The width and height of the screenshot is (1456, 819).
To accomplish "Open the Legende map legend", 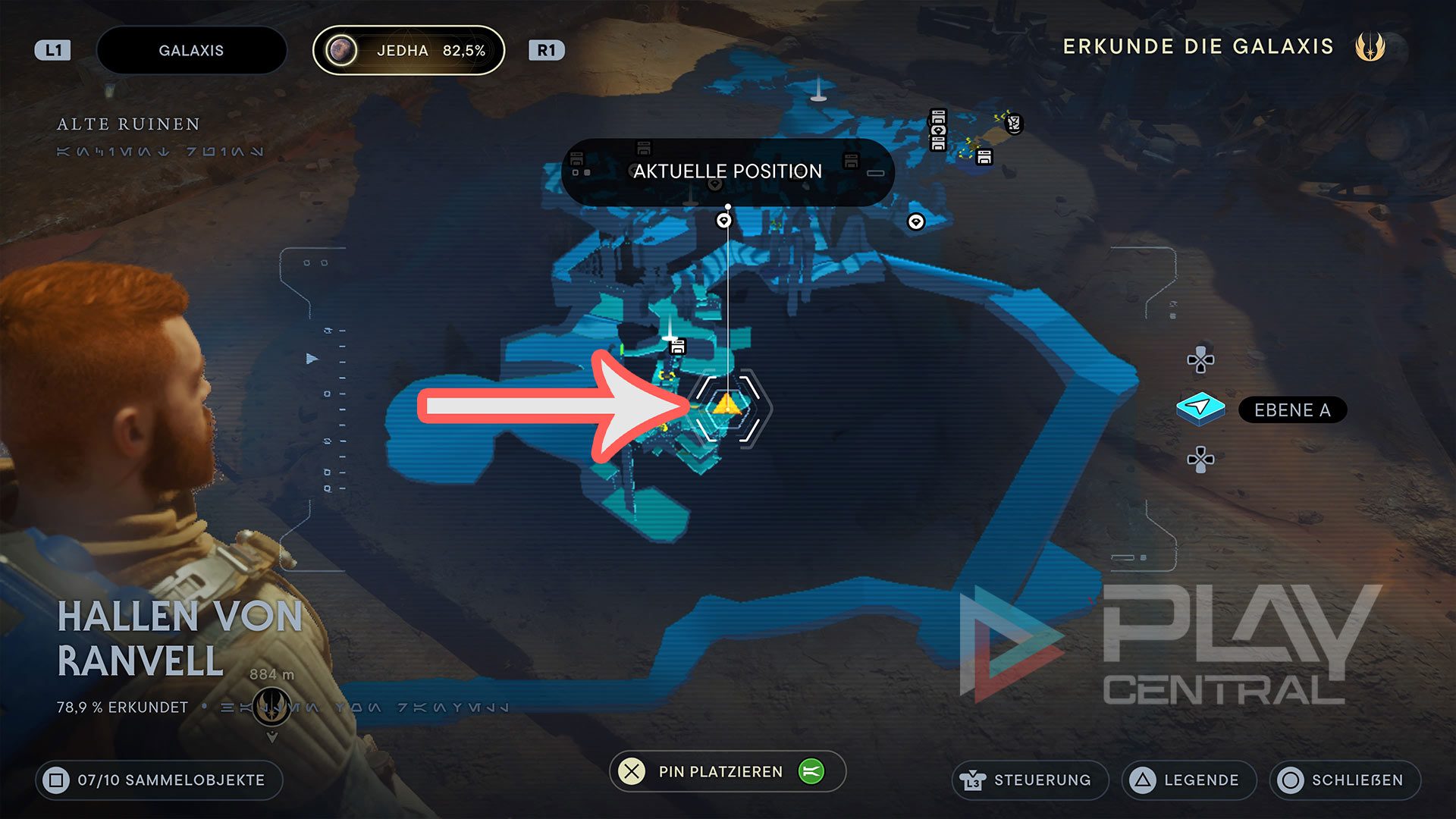I will [1188, 780].
